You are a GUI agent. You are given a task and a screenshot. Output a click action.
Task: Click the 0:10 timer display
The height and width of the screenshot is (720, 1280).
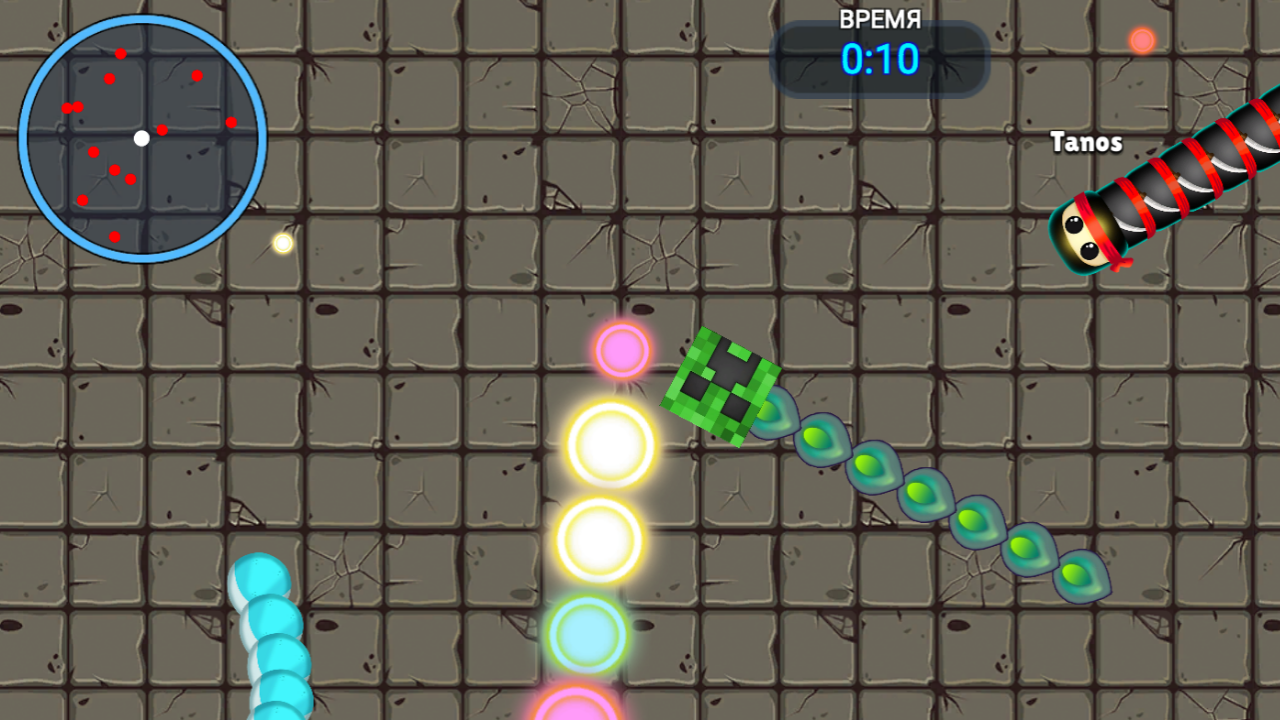click(x=878, y=60)
